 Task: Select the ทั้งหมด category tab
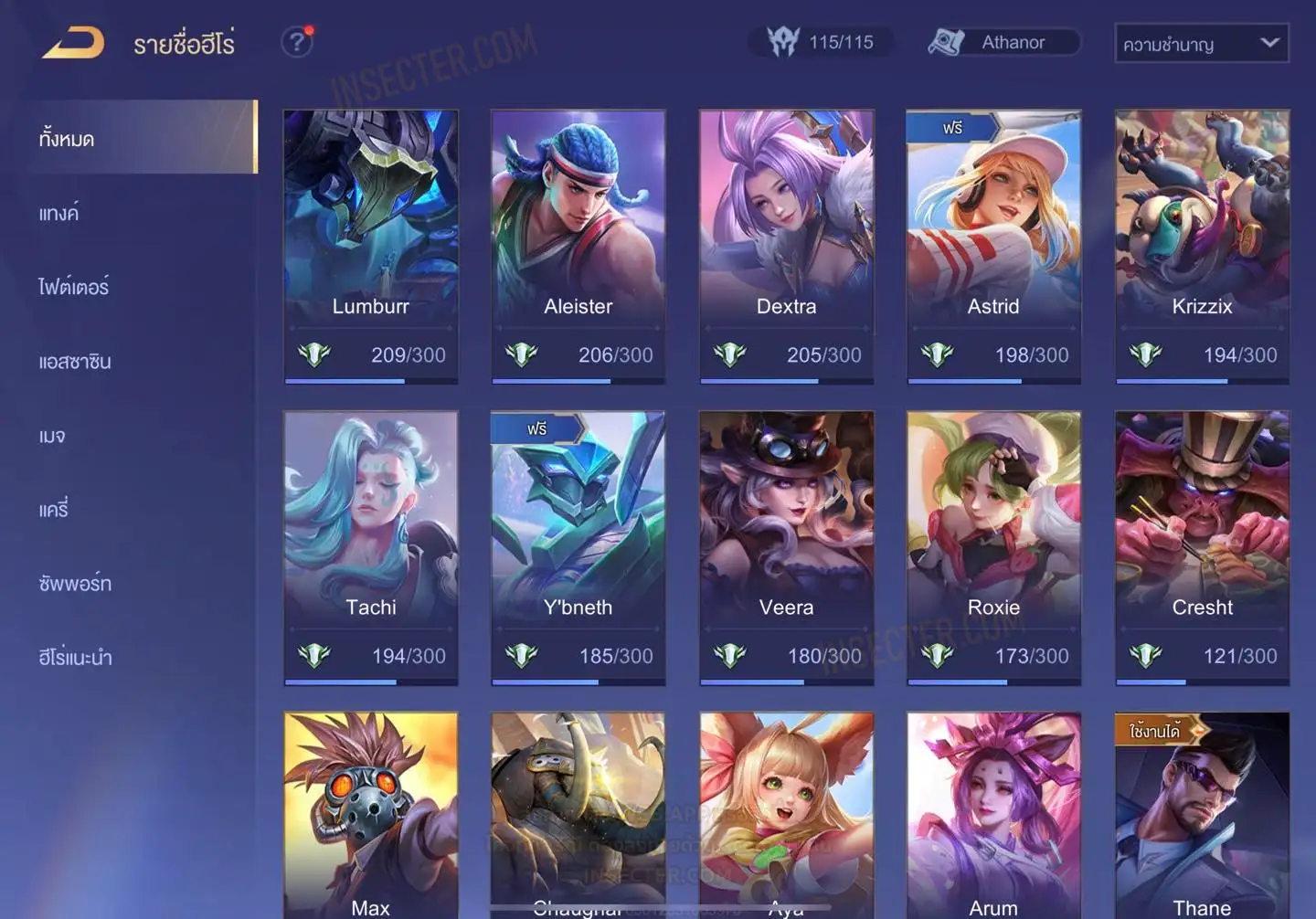pos(68,139)
